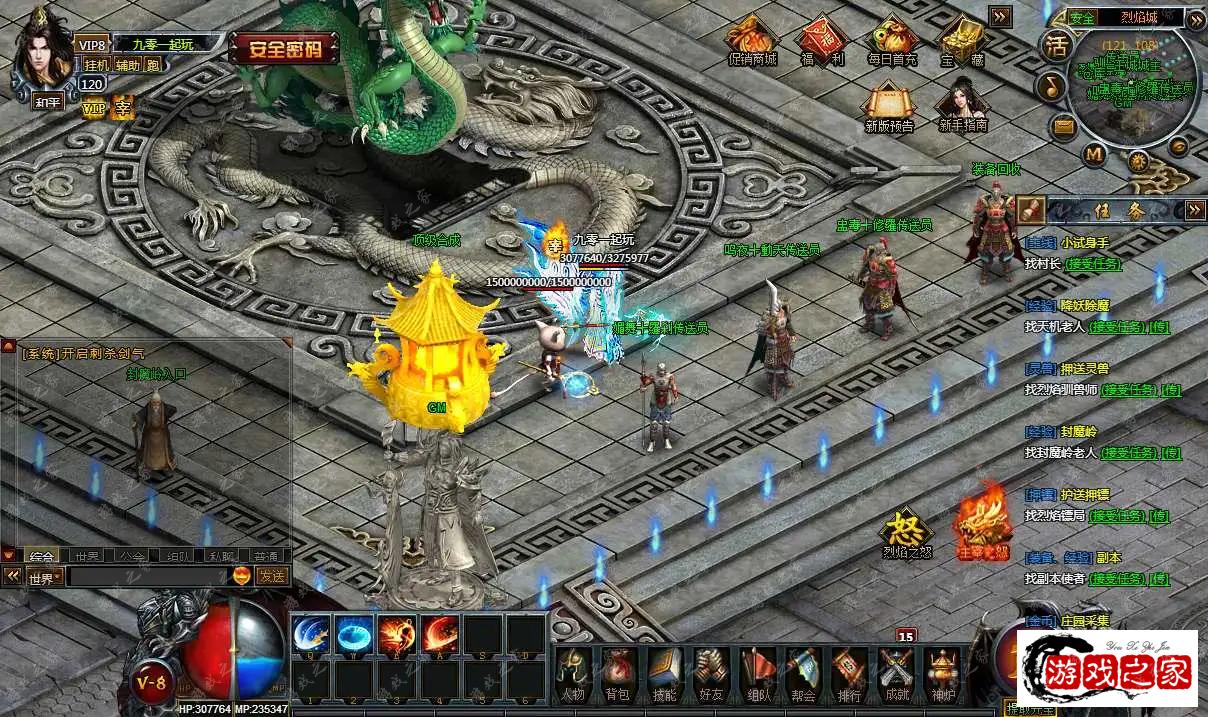
Task: Toggle the 挂机 auto-battle button
Action: click(x=96, y=65)
